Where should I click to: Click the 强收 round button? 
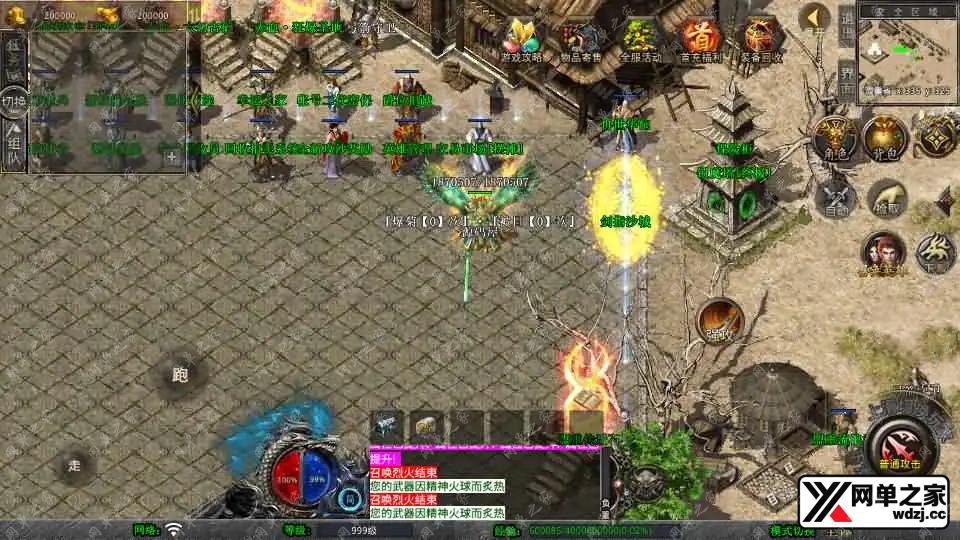[719, 317]
